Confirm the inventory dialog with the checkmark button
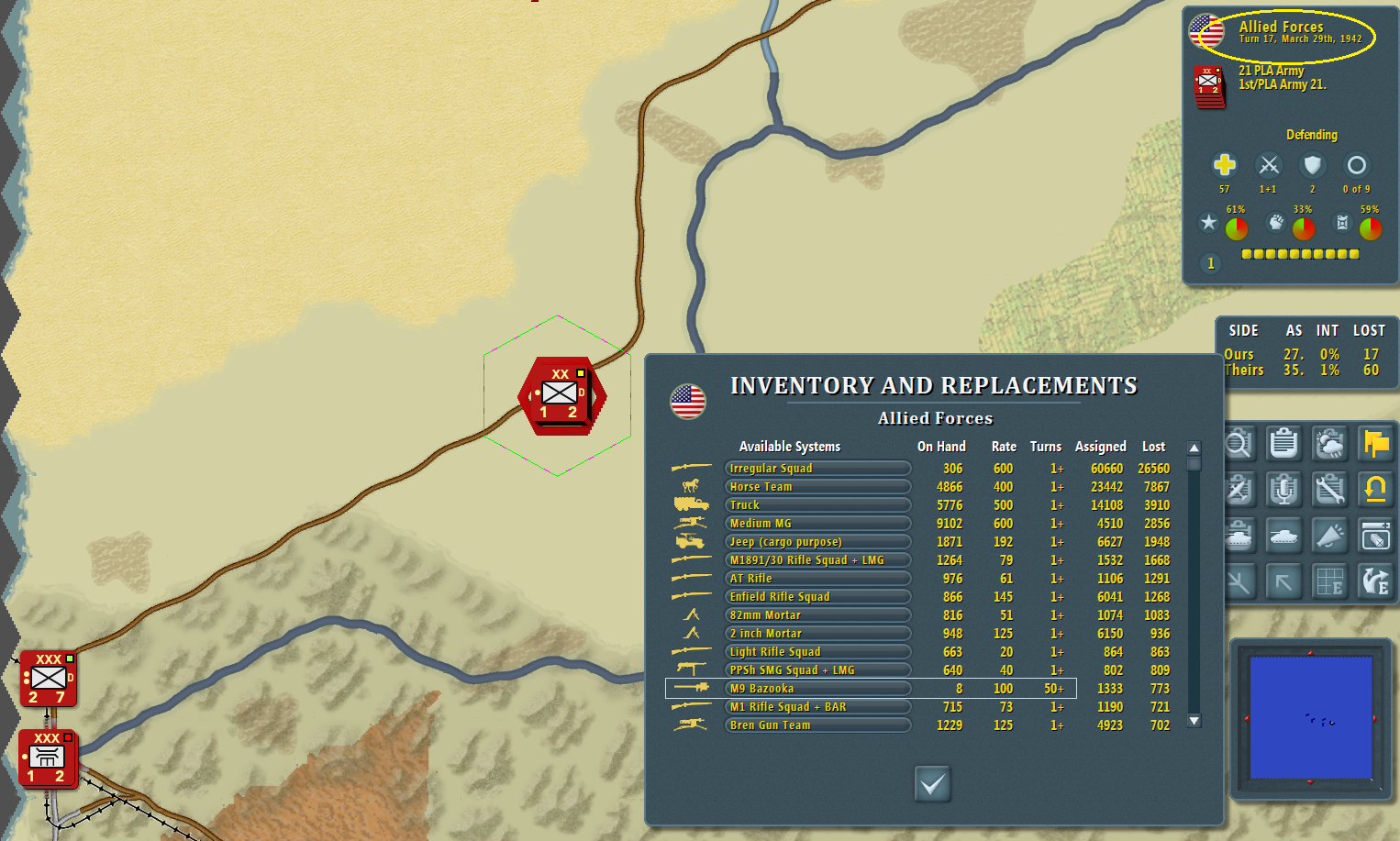Screen dimensions: 1400x841 (x=932, y=784)
